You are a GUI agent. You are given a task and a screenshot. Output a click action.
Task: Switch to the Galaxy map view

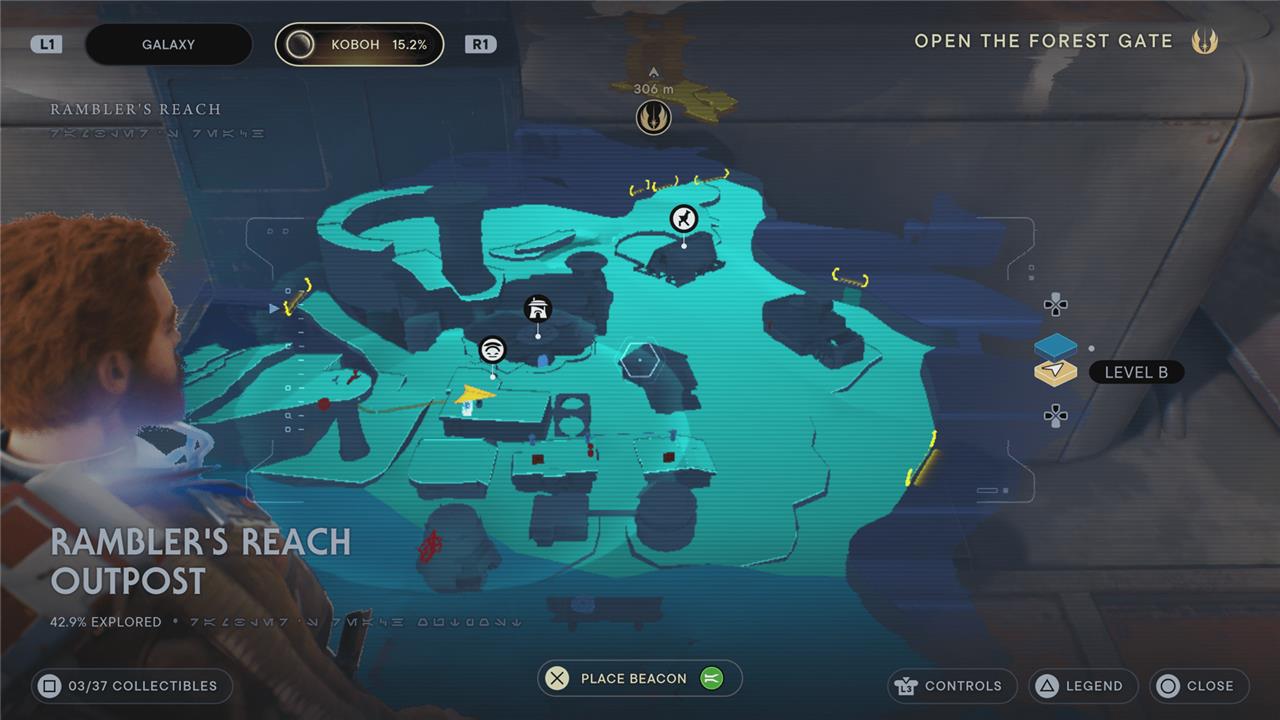tap(168, 45)
